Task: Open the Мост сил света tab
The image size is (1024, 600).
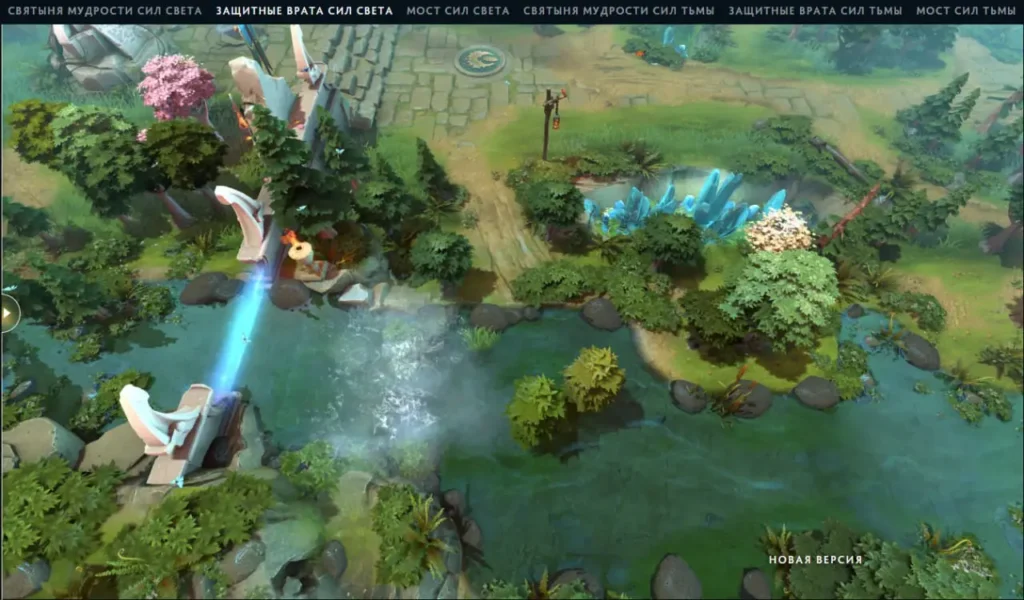Action: pyautogui.click(x=458, y=11)
